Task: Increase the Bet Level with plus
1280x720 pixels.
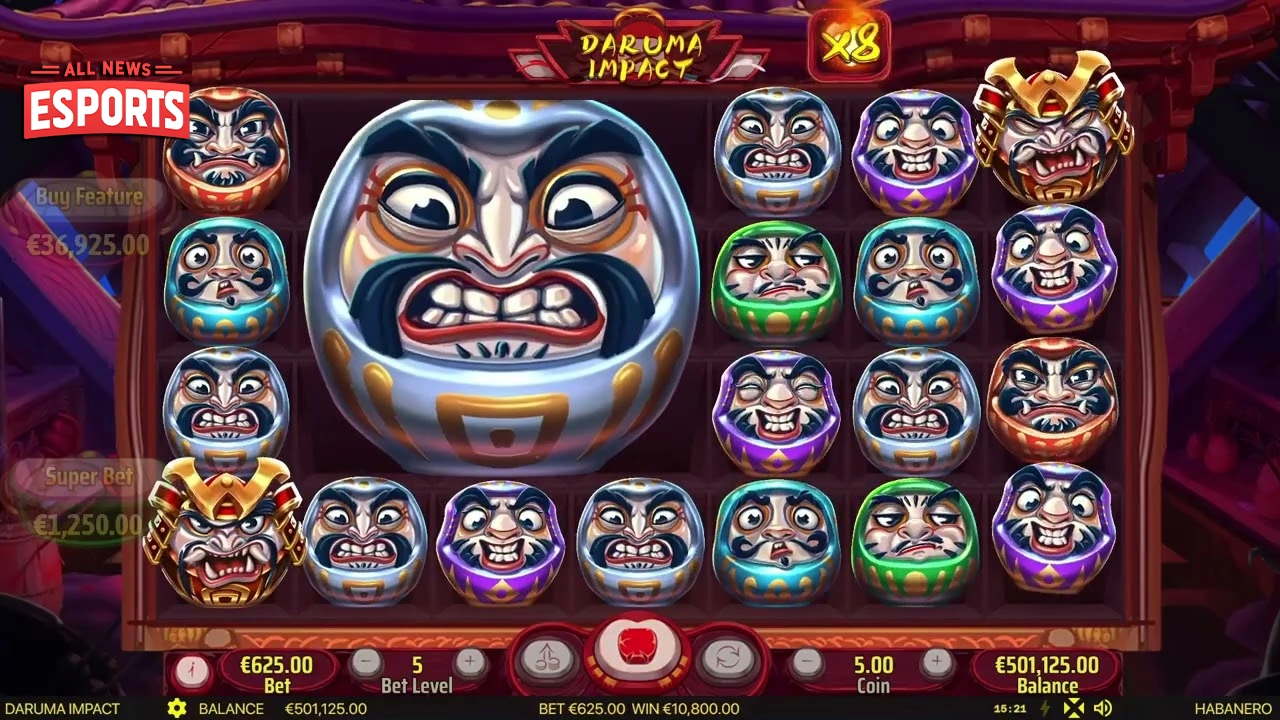Action: coord(470,660)
